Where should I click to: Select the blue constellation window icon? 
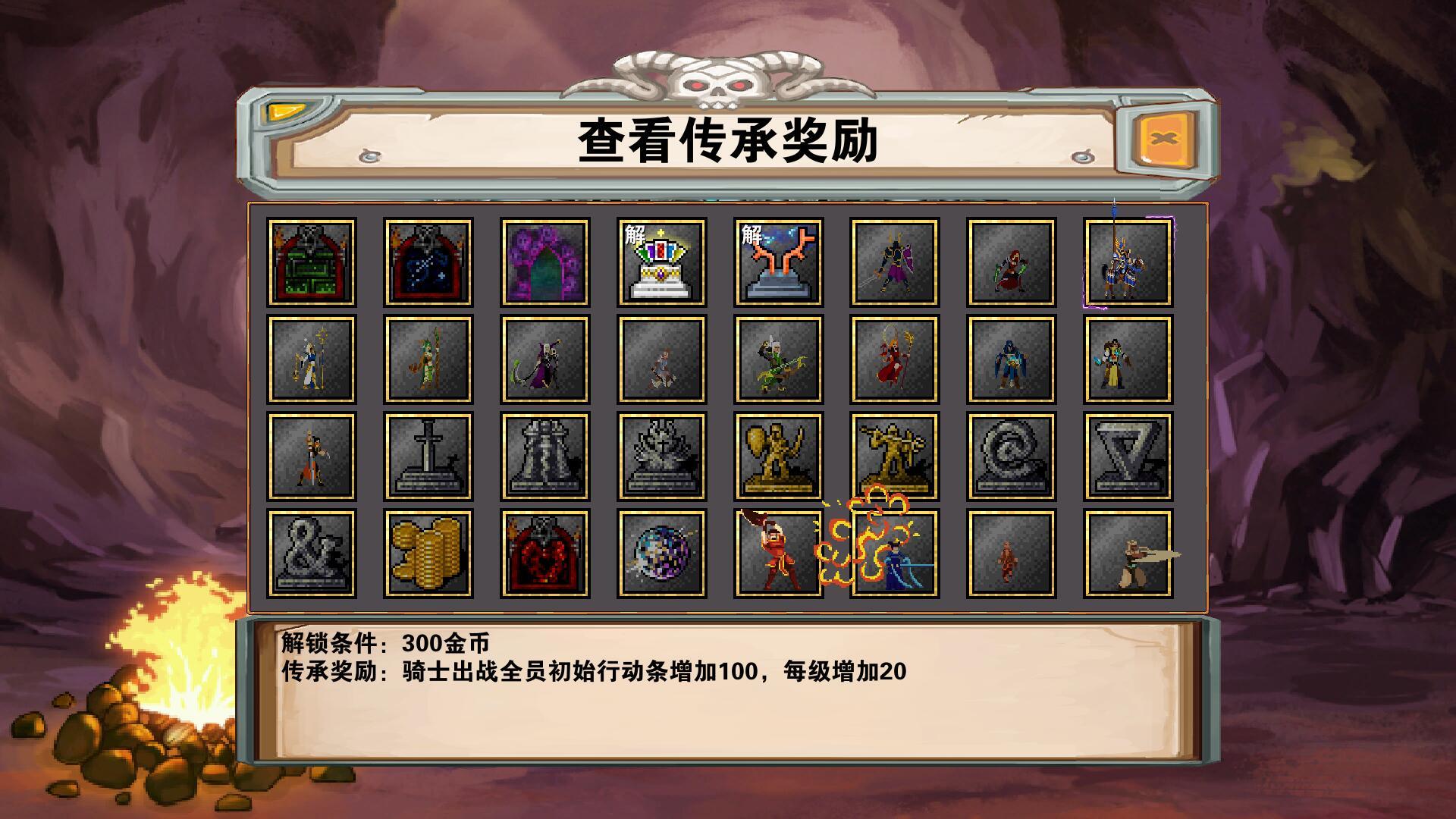[x=428, y=262]
